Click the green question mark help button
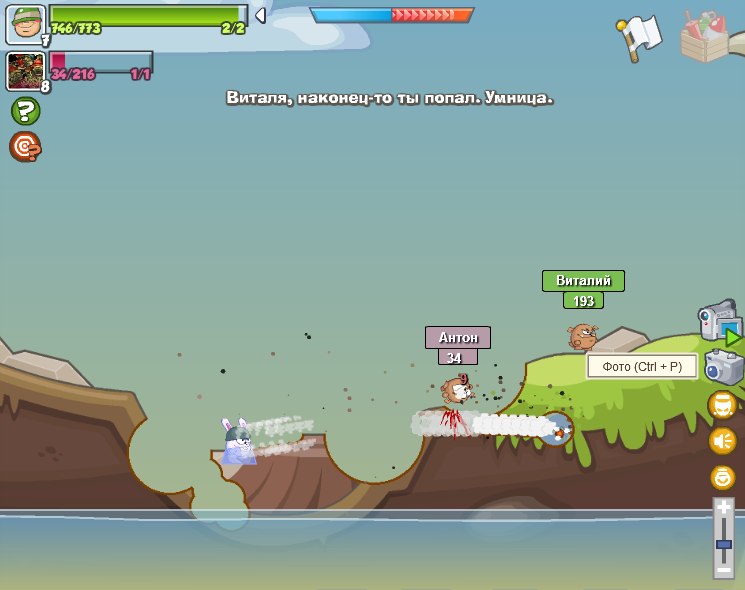The height and width of the screenshot is (590, 745). (x=25, y=111)
